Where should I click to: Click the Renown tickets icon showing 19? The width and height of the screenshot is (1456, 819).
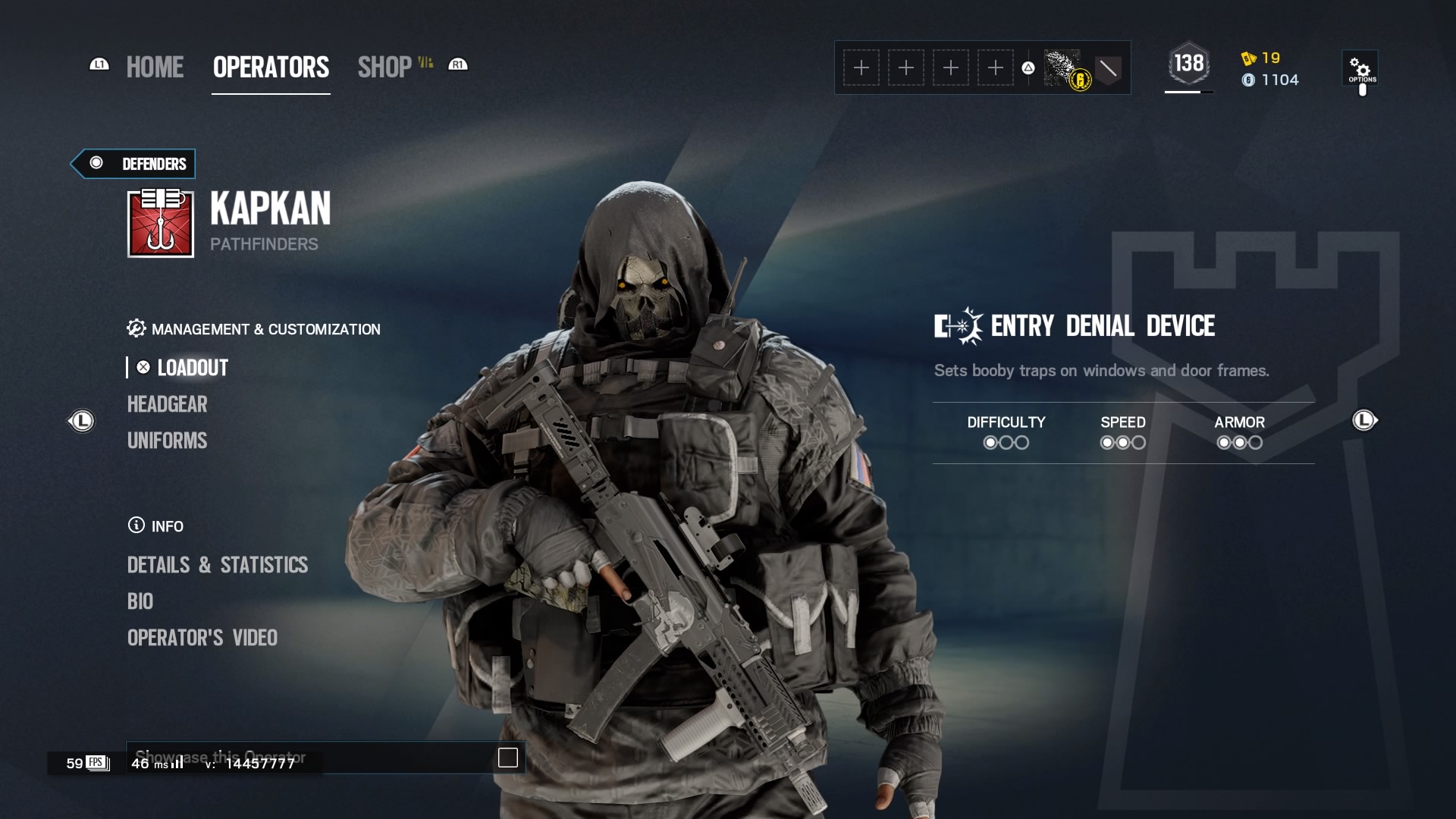click(x=1249, y=58)
